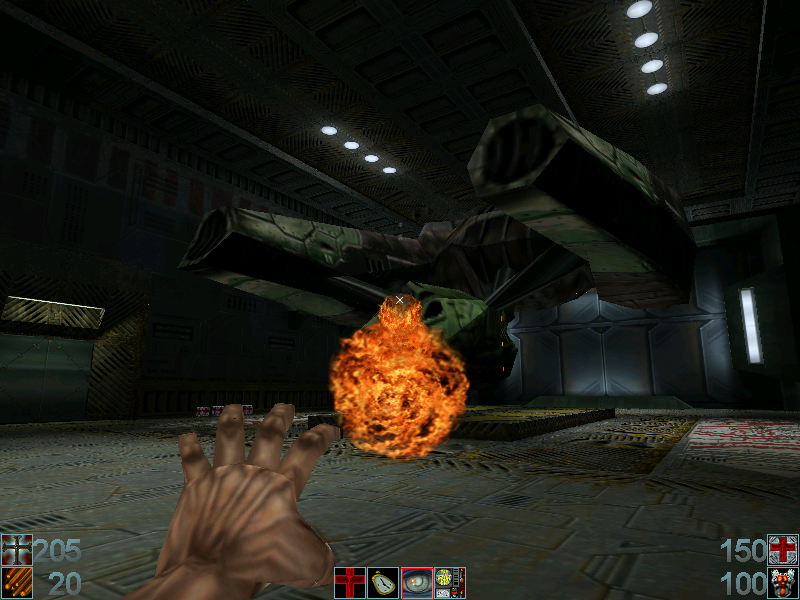The width and height of the screenshot is (800, 600).
Task: Select the red crucifix inventory item
Action: pos(350,582)
